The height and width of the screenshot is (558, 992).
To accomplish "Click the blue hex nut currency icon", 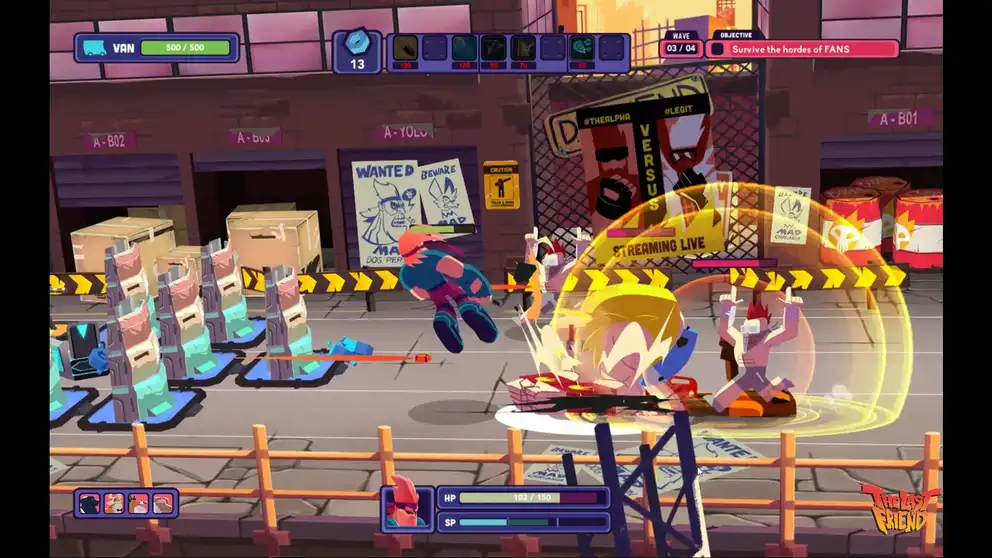I will pos(357,42).
